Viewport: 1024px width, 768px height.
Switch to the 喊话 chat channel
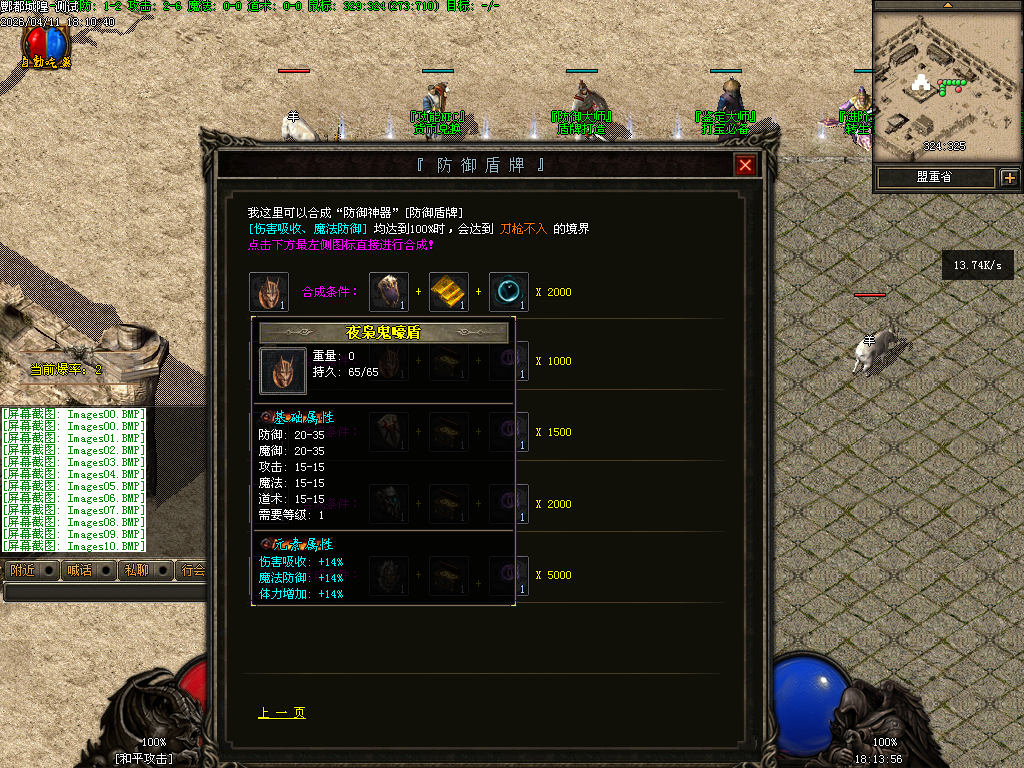(x=78, y=570)
